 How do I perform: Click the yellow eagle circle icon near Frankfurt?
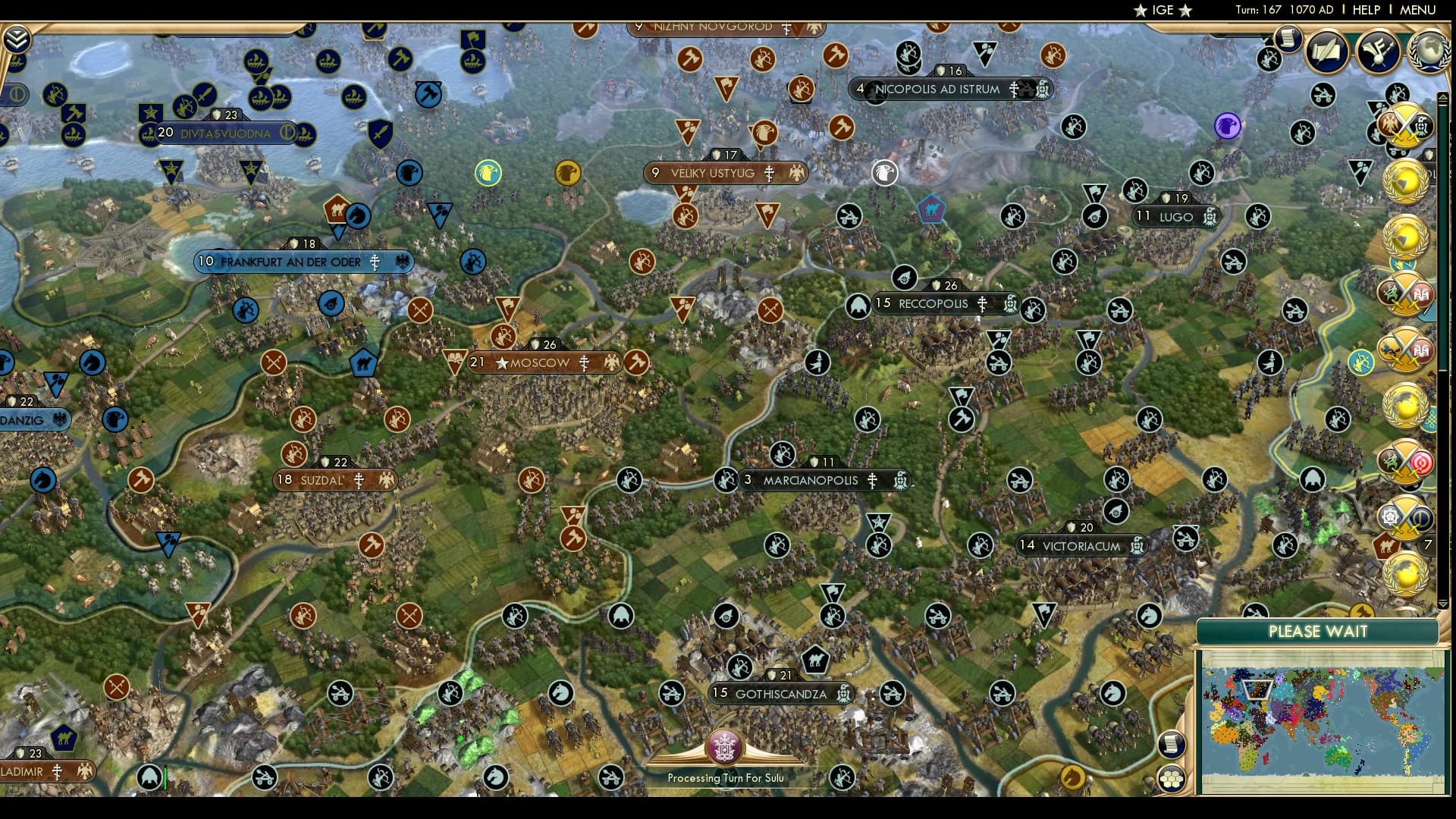(488, 172)
